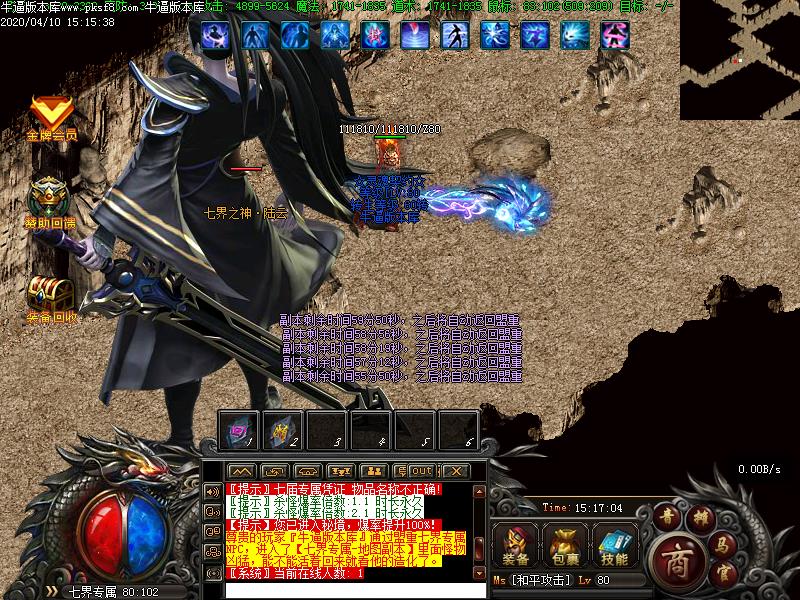The height and width of the screenshot is (600, 800).
Task: Open the 技能 skills panel
Action: pos(615,545)
